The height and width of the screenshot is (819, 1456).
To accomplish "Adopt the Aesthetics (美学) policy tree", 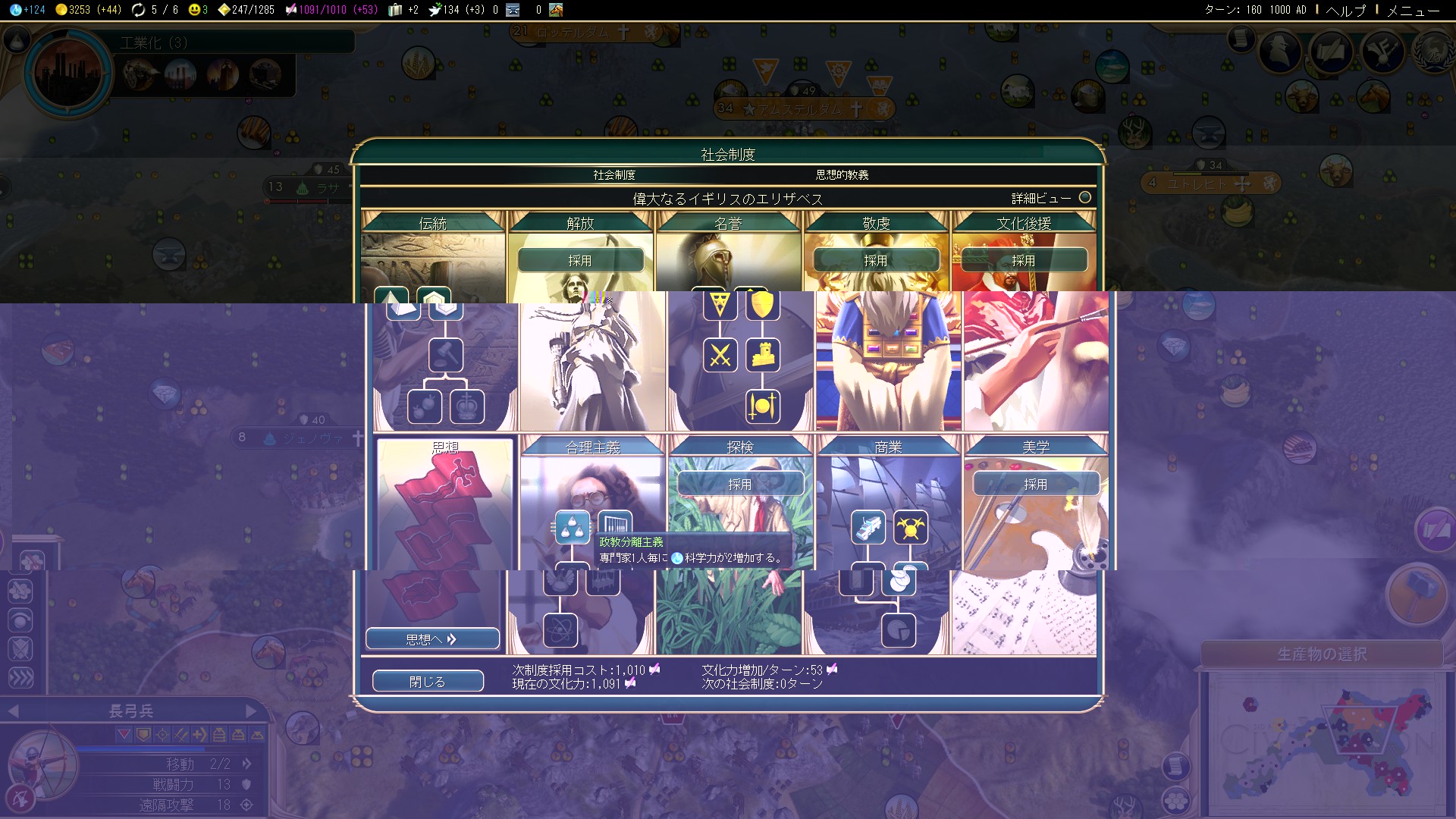I will click(x=1036, y=484).
